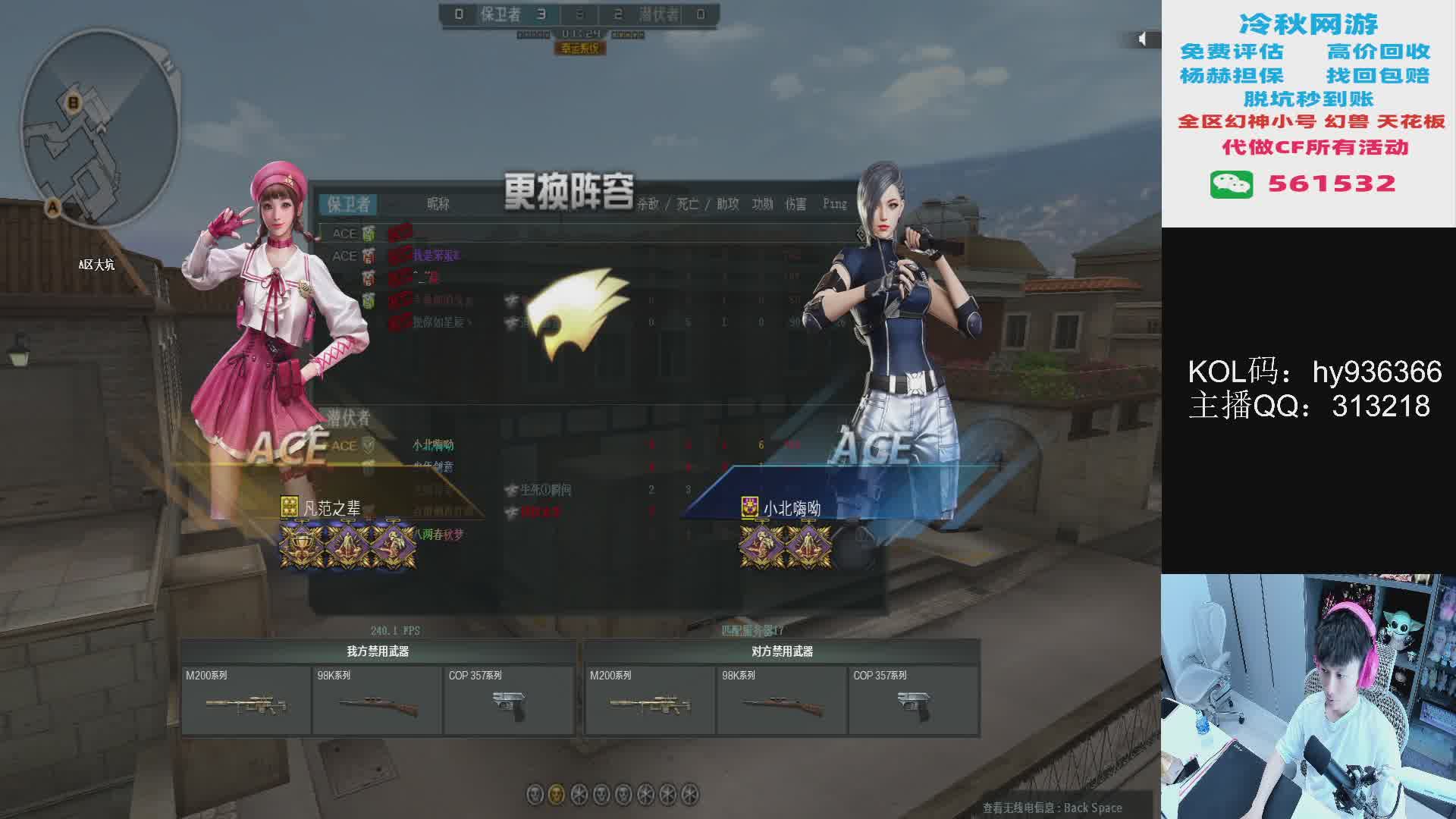Click the green WeChat icon in overlay
This screenshot has width=1456, height=819.
(1231, 184)
